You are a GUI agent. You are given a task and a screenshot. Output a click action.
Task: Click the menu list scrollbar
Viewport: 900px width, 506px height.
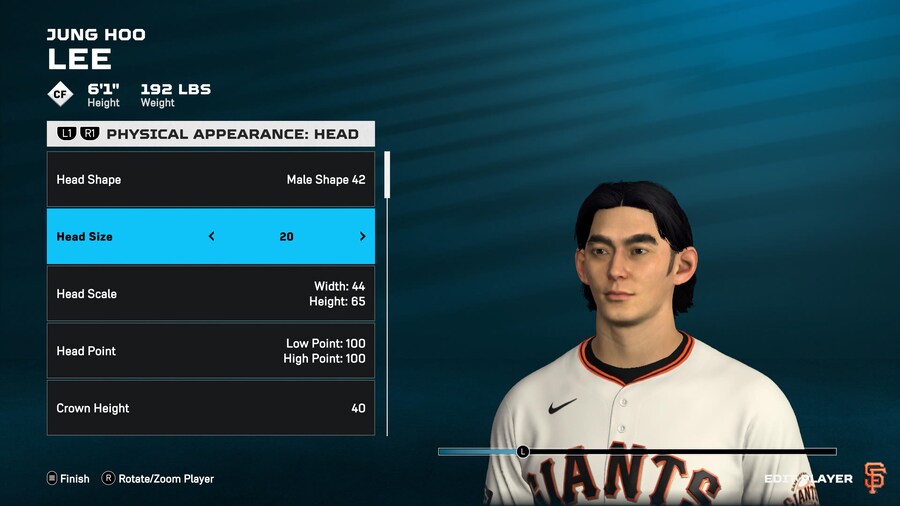click(387, 176)
